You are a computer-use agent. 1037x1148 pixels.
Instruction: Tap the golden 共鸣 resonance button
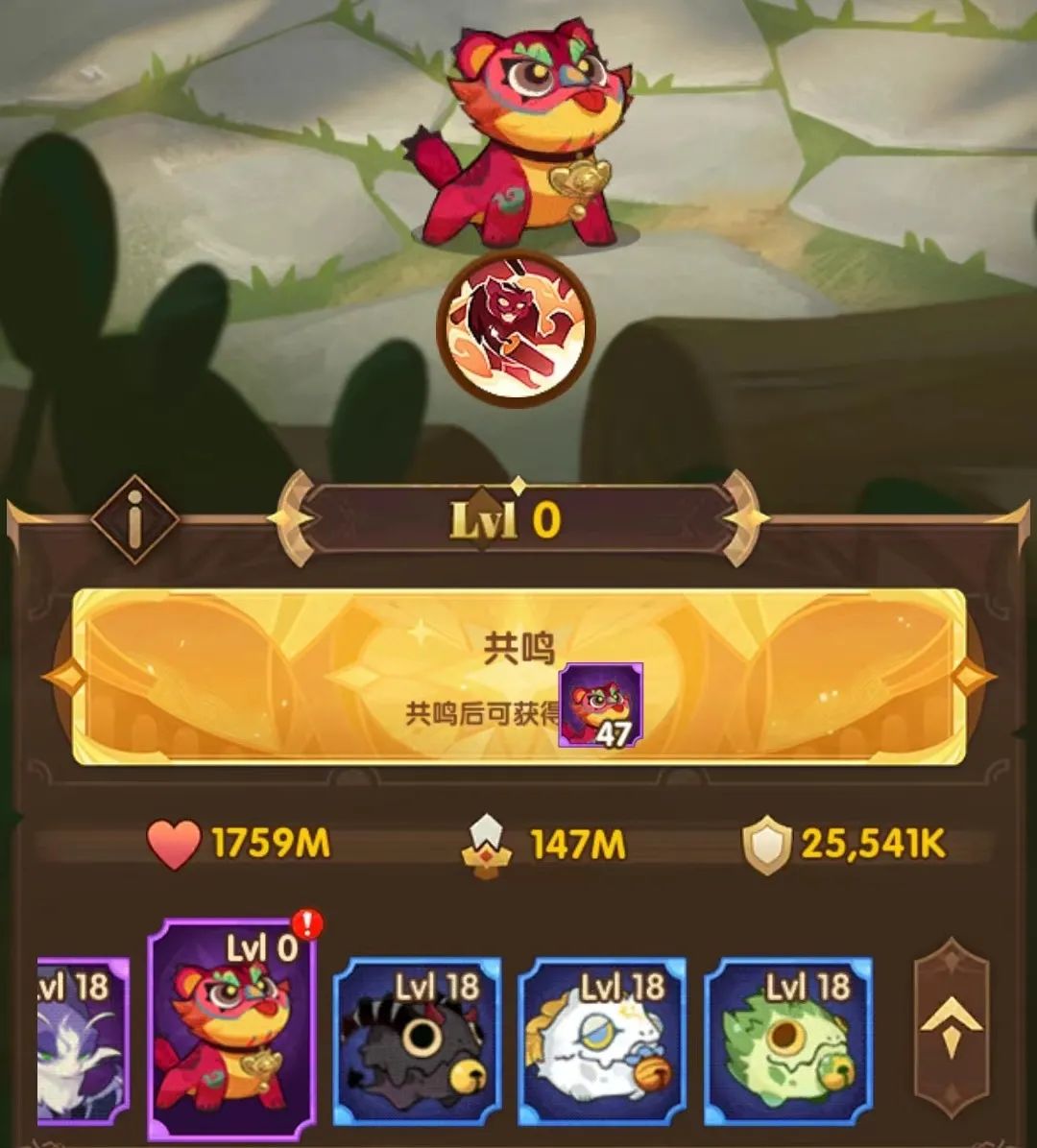[x=518, y=676]
